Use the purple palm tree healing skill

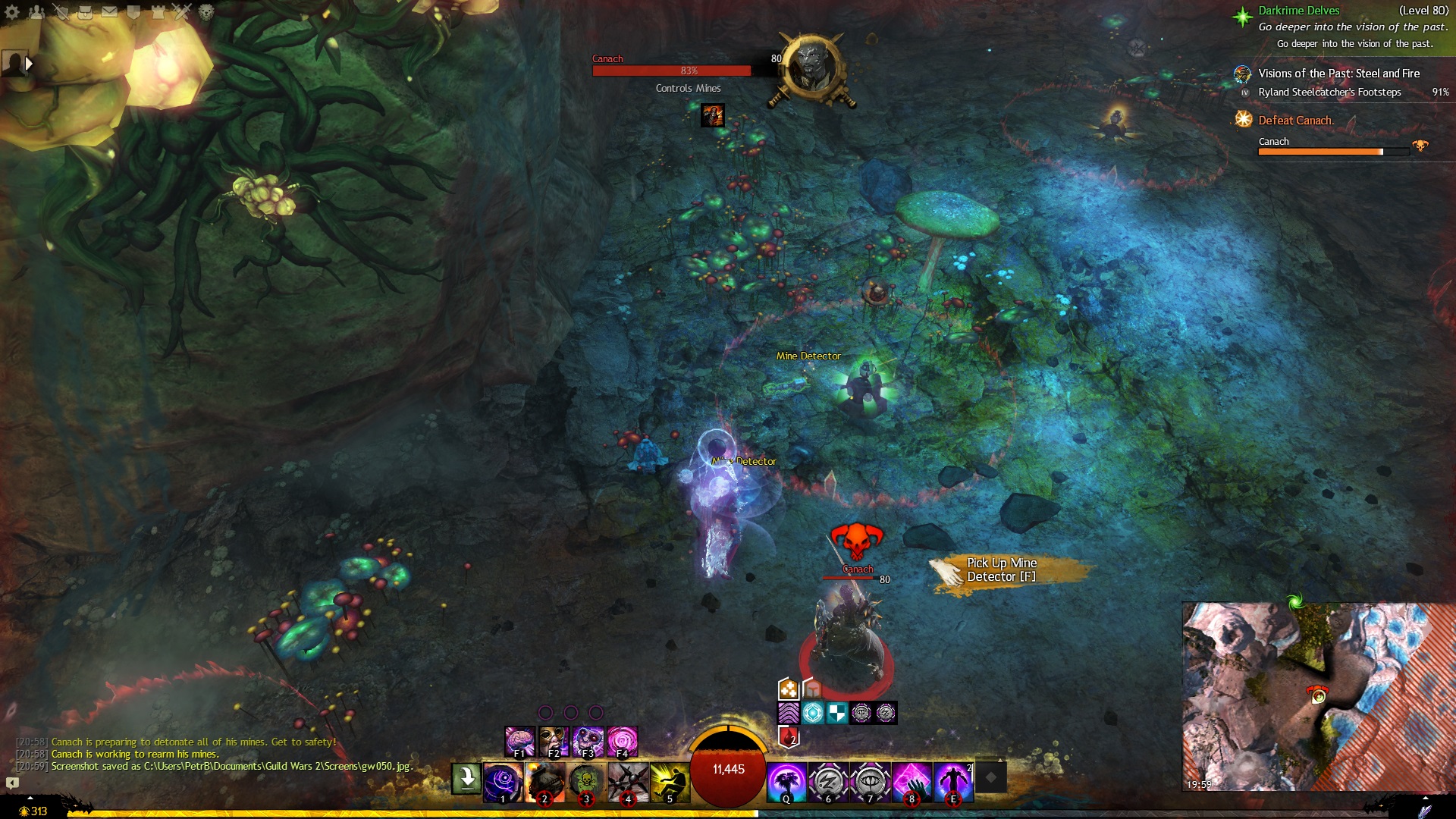click(786, 783)
